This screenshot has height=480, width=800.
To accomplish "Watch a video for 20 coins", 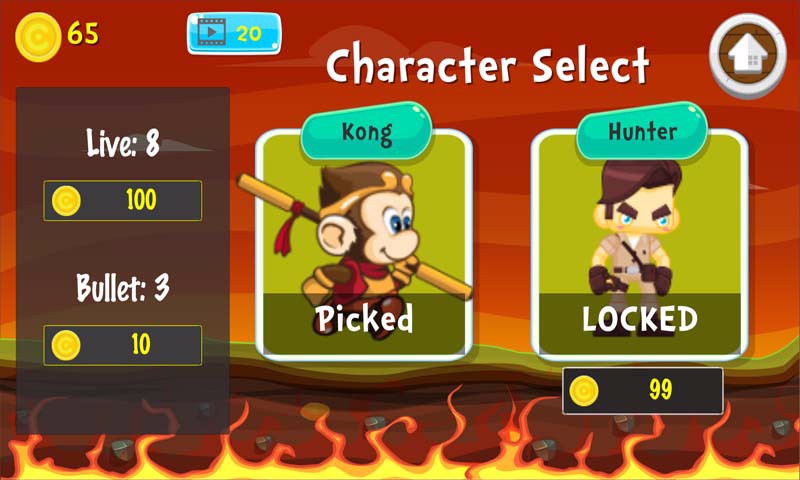I will point(235,34).
